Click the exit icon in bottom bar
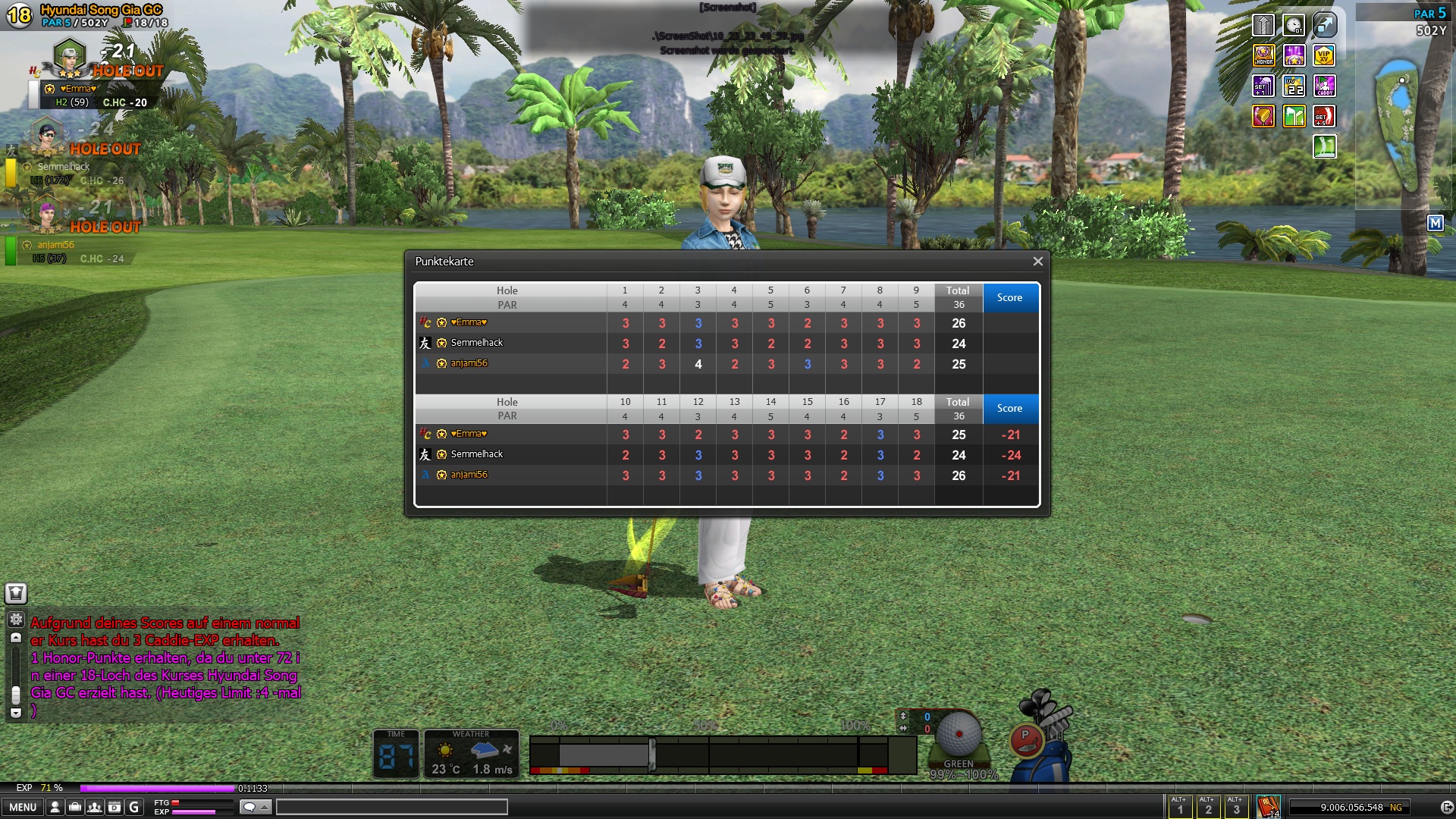Image resolution: width=1456 pixels, height=819 pixels. pos(1446,808)
